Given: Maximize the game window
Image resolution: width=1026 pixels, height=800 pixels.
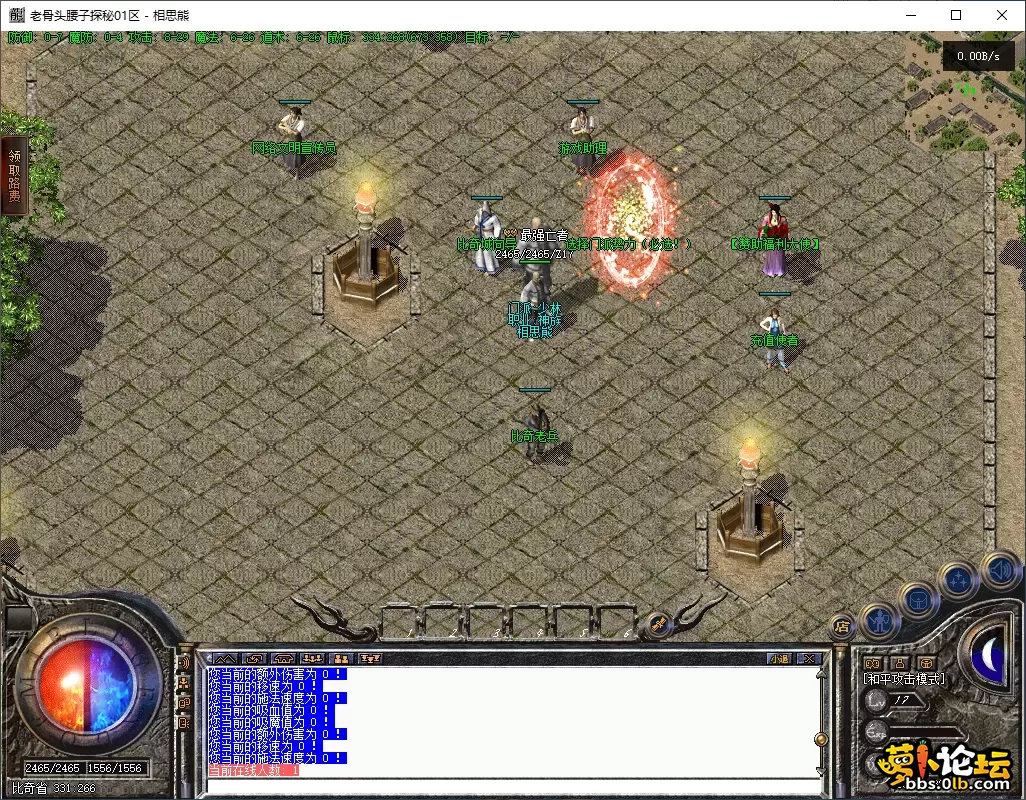Looking at the screenshot, I should pyautogui.click(x=956, y=15).
